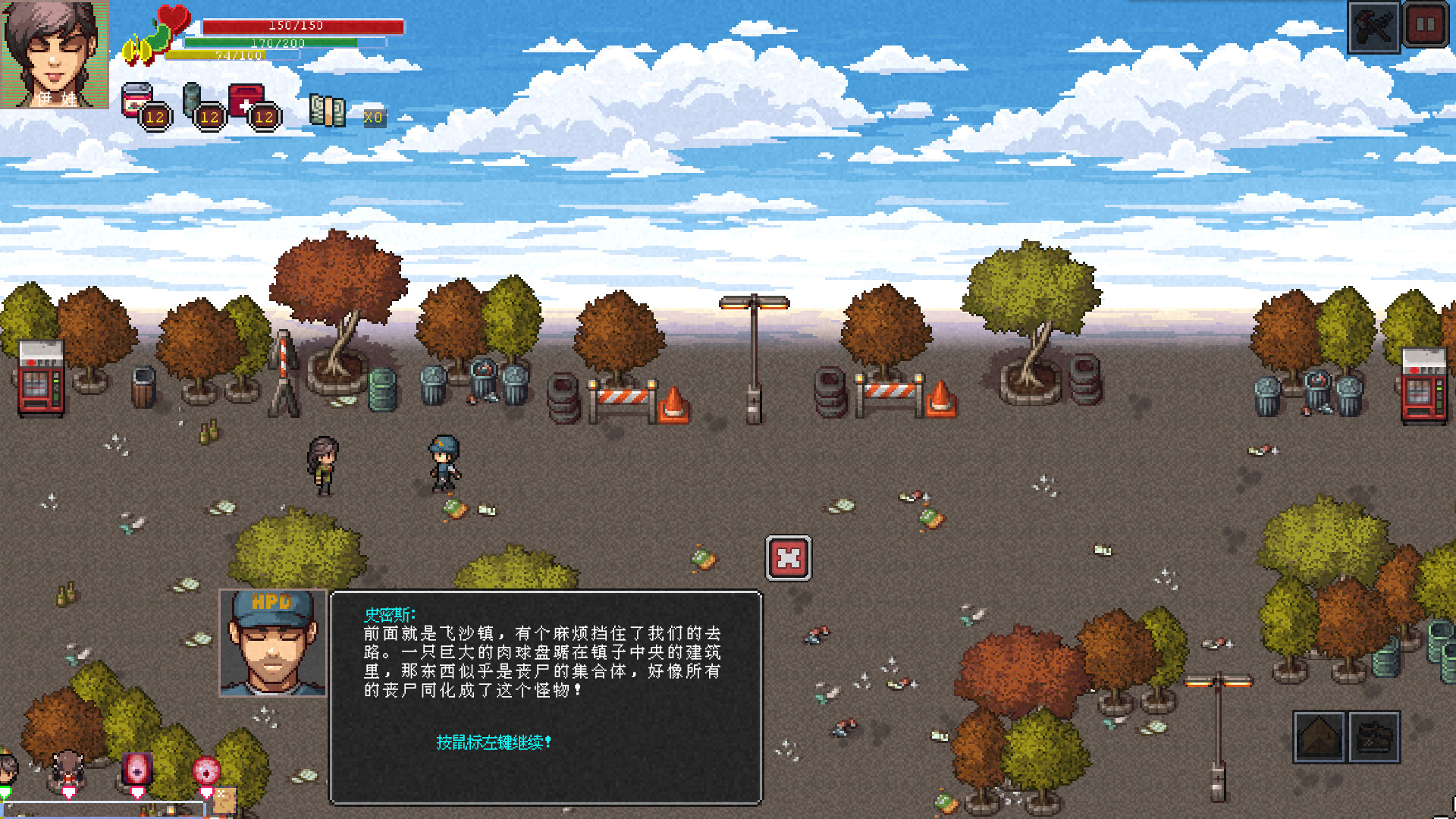
Task: Click the green grub icon near the portrait
Action: (x=149, y=45)
